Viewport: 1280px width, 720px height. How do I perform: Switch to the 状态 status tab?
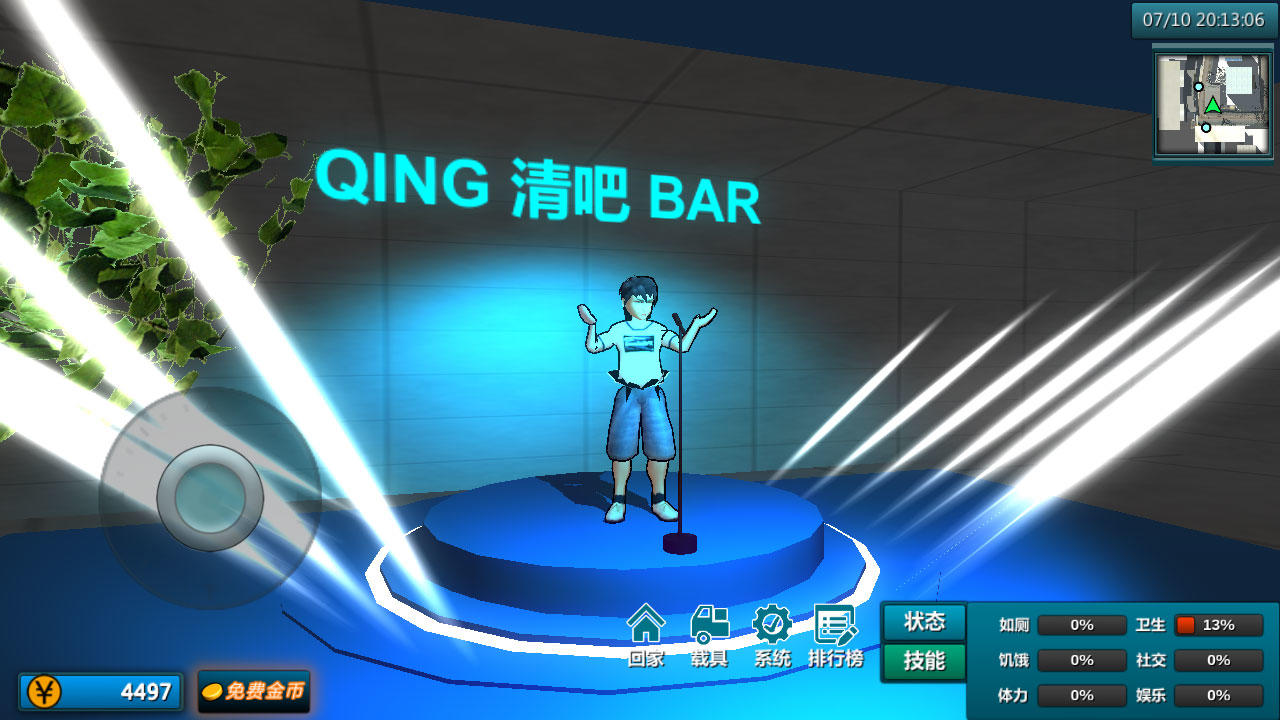click(x=922, y=622)
